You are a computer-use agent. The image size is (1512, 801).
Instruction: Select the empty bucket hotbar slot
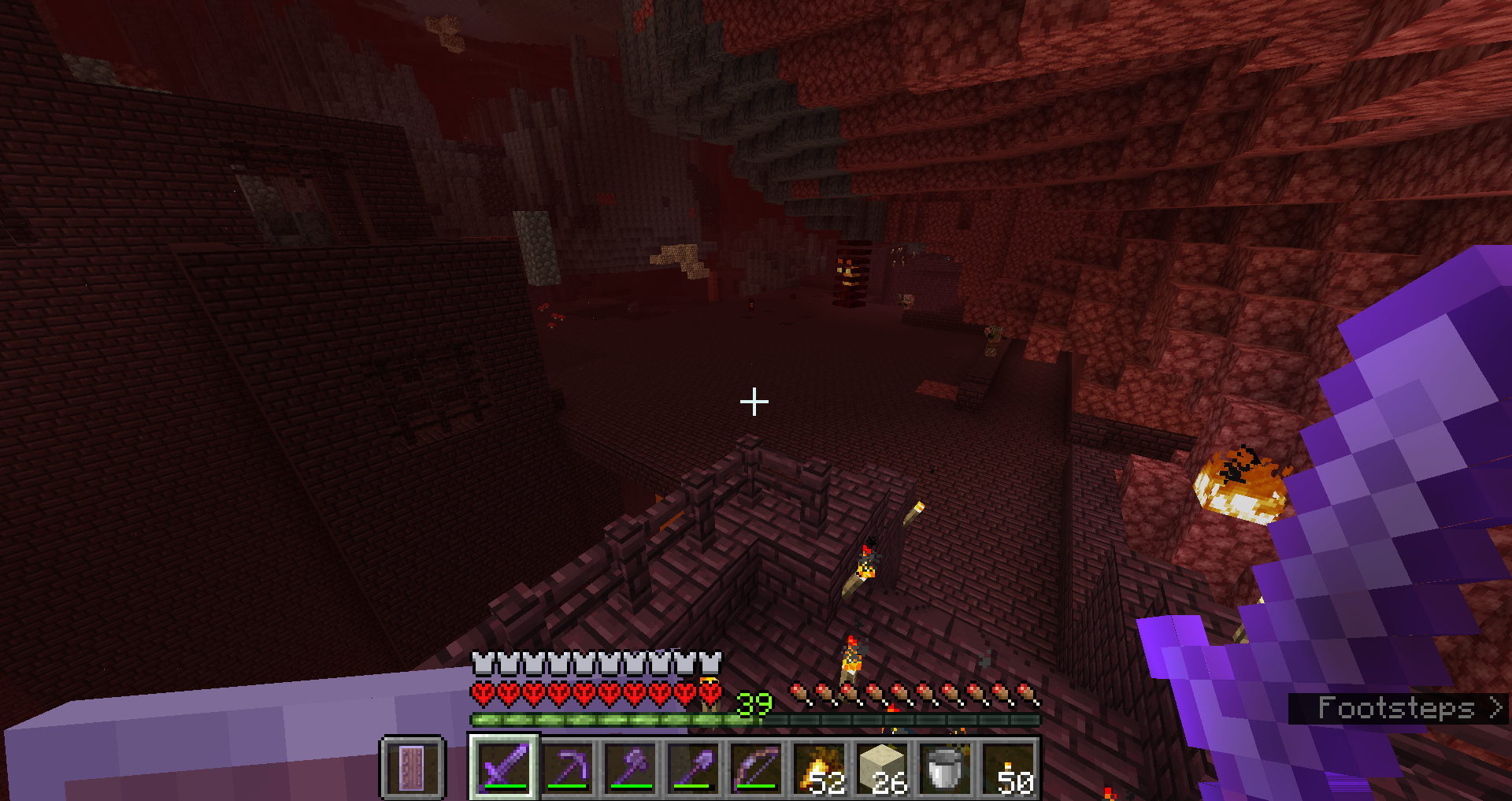pos(945,766)
